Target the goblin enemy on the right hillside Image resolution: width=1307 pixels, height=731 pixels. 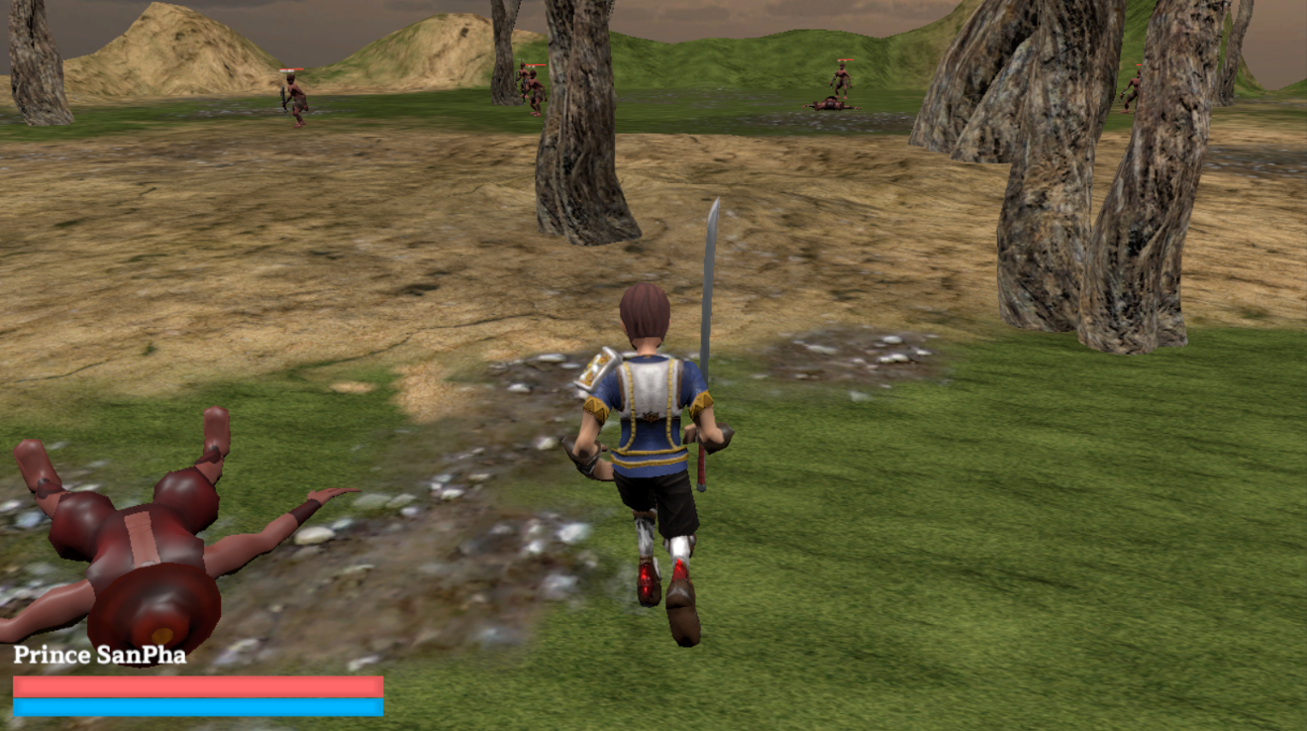843,80
